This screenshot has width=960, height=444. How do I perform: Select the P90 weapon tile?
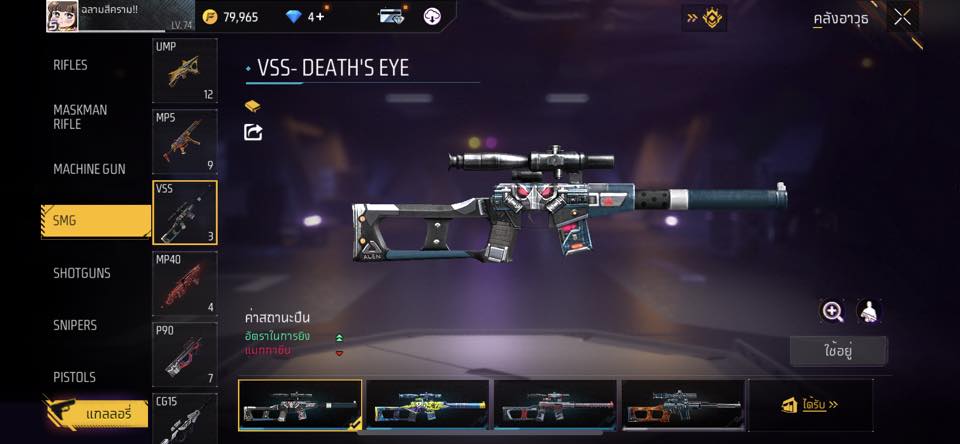[x=184, y=353]
